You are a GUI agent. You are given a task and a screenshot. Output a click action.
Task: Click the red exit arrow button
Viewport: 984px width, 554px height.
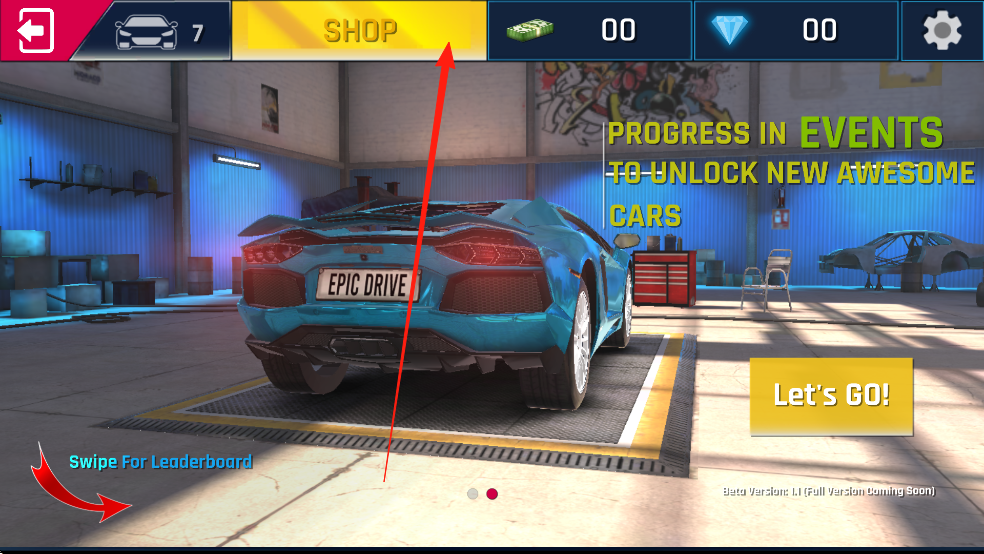[33, 30]
